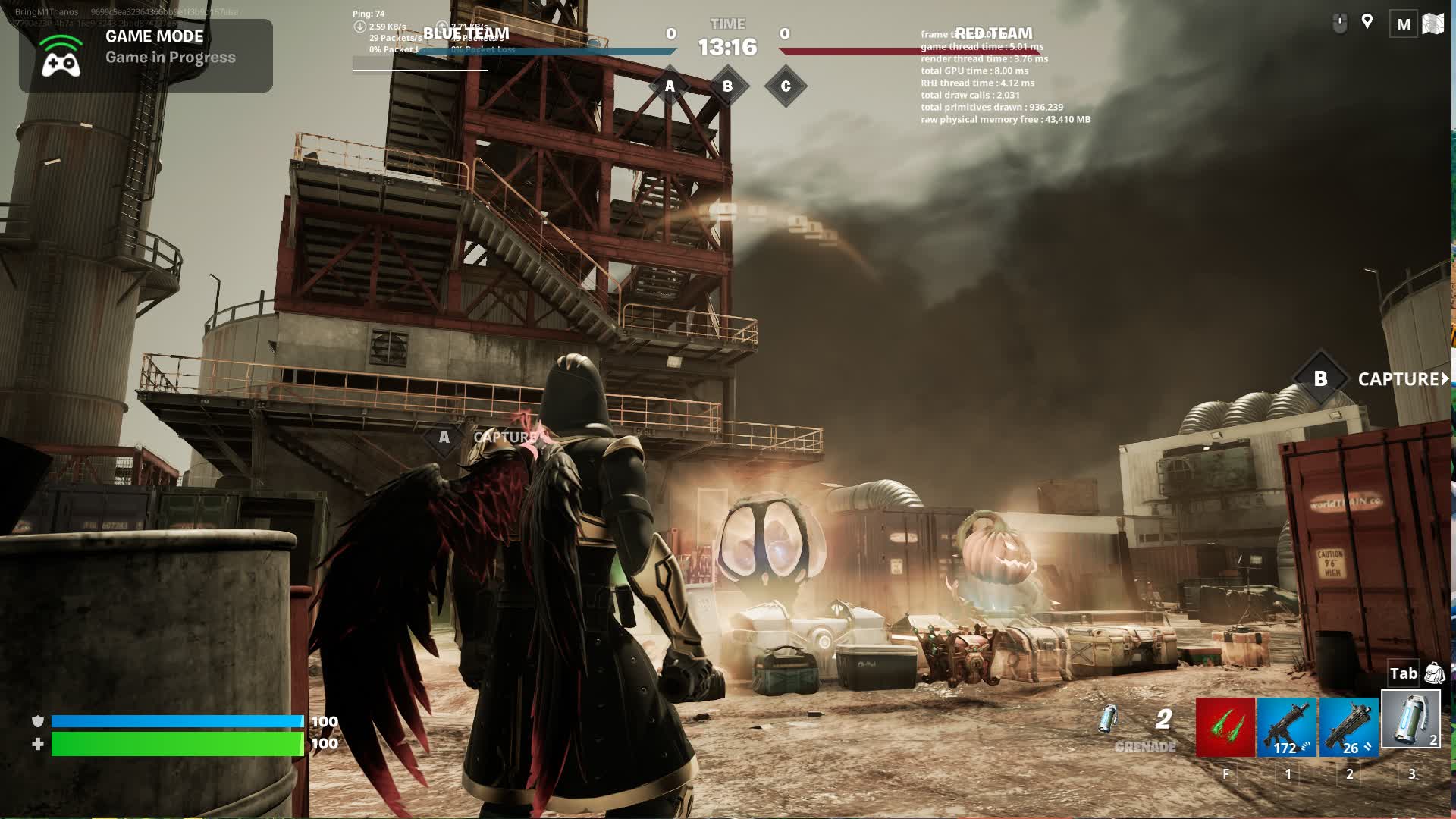The image size is (1456, 819).
Task: Select the green claw pickaxe slot
Action: click(x=1225, y=727)
